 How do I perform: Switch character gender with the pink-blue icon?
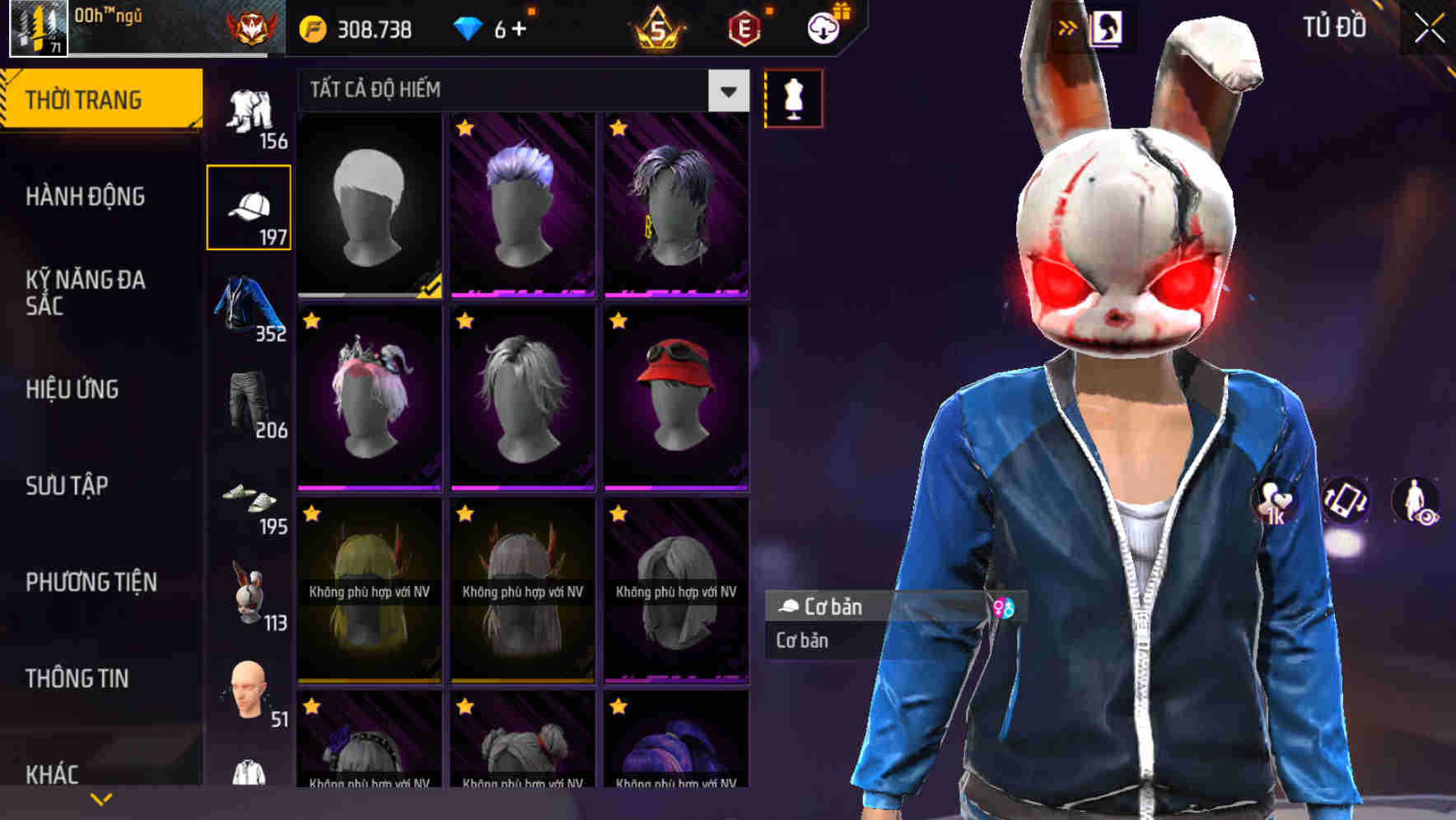pos(1004,609)
